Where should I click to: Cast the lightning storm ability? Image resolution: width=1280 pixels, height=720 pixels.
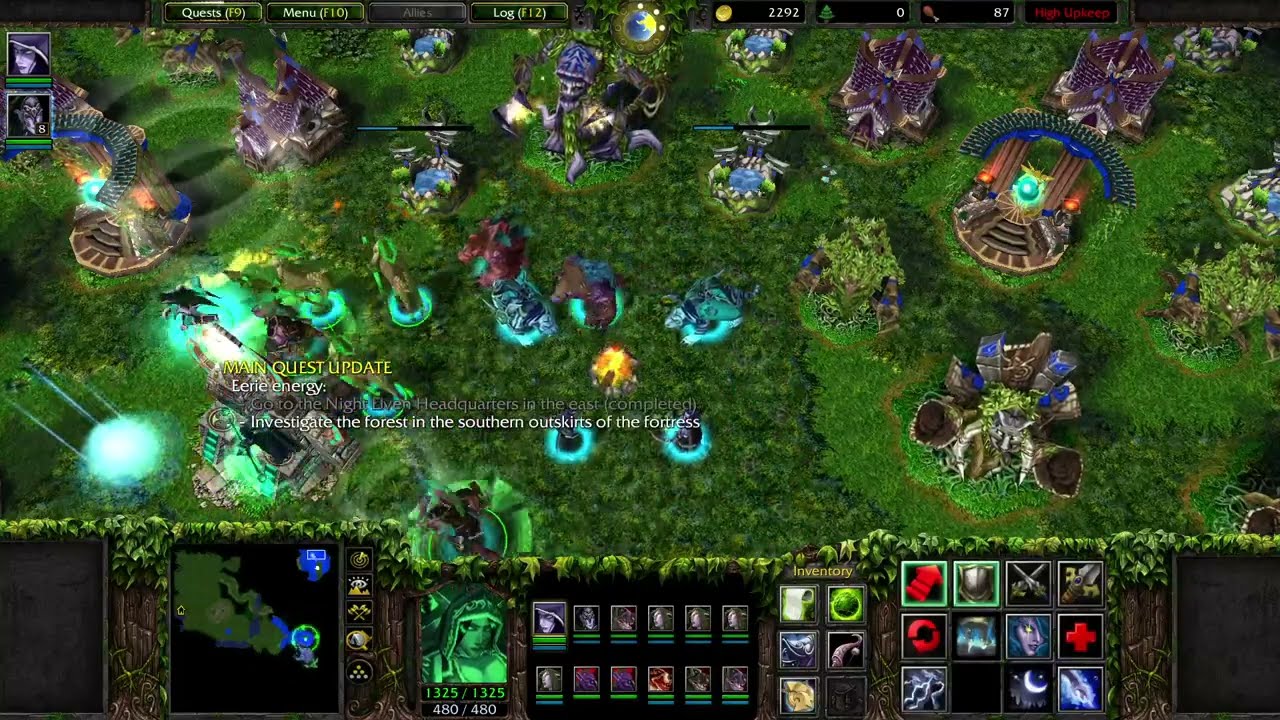pyautogui.click(x=924, y=690)
